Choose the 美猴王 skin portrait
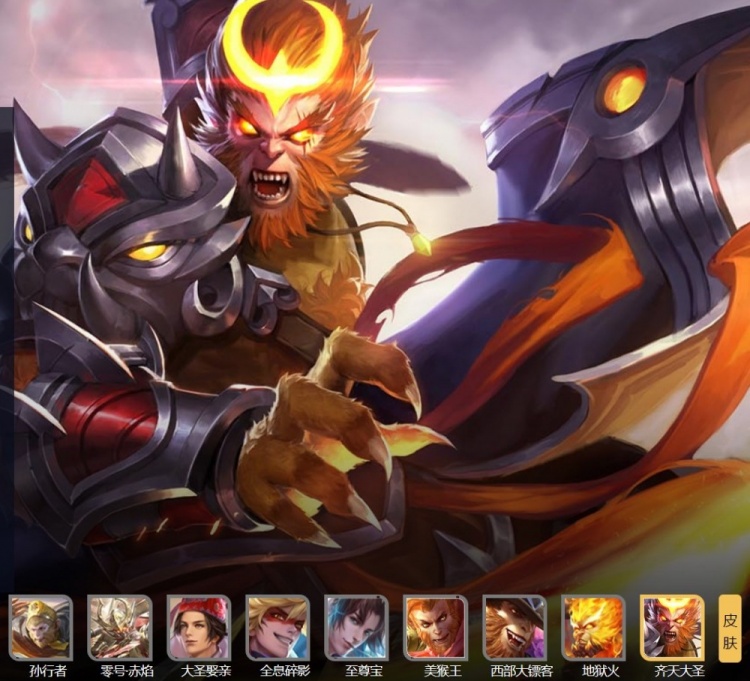 point(436,628)
